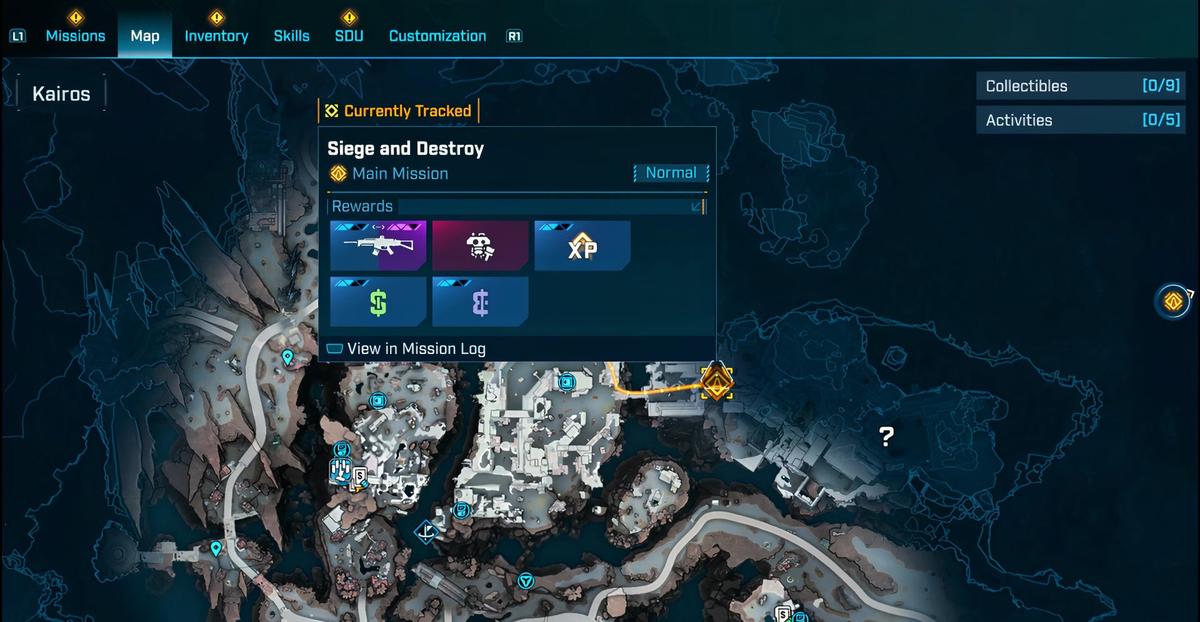Open the SDU tab
The height and width of the screenshot is (622, 1200).
349,36
